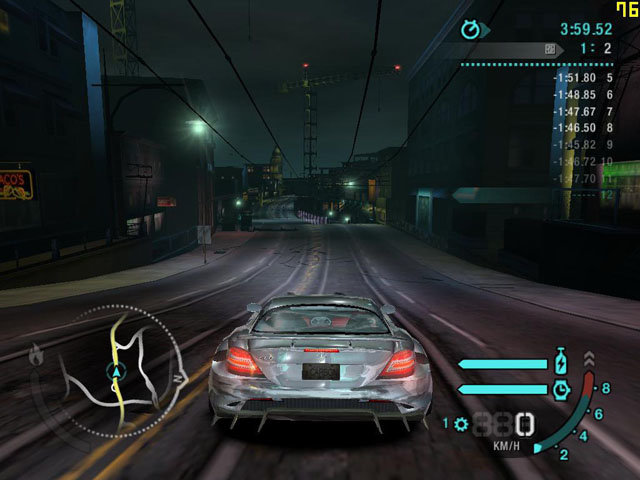Click the gear cog icon beside speedometer
The image size is (640, 480).
click(460, 423)
